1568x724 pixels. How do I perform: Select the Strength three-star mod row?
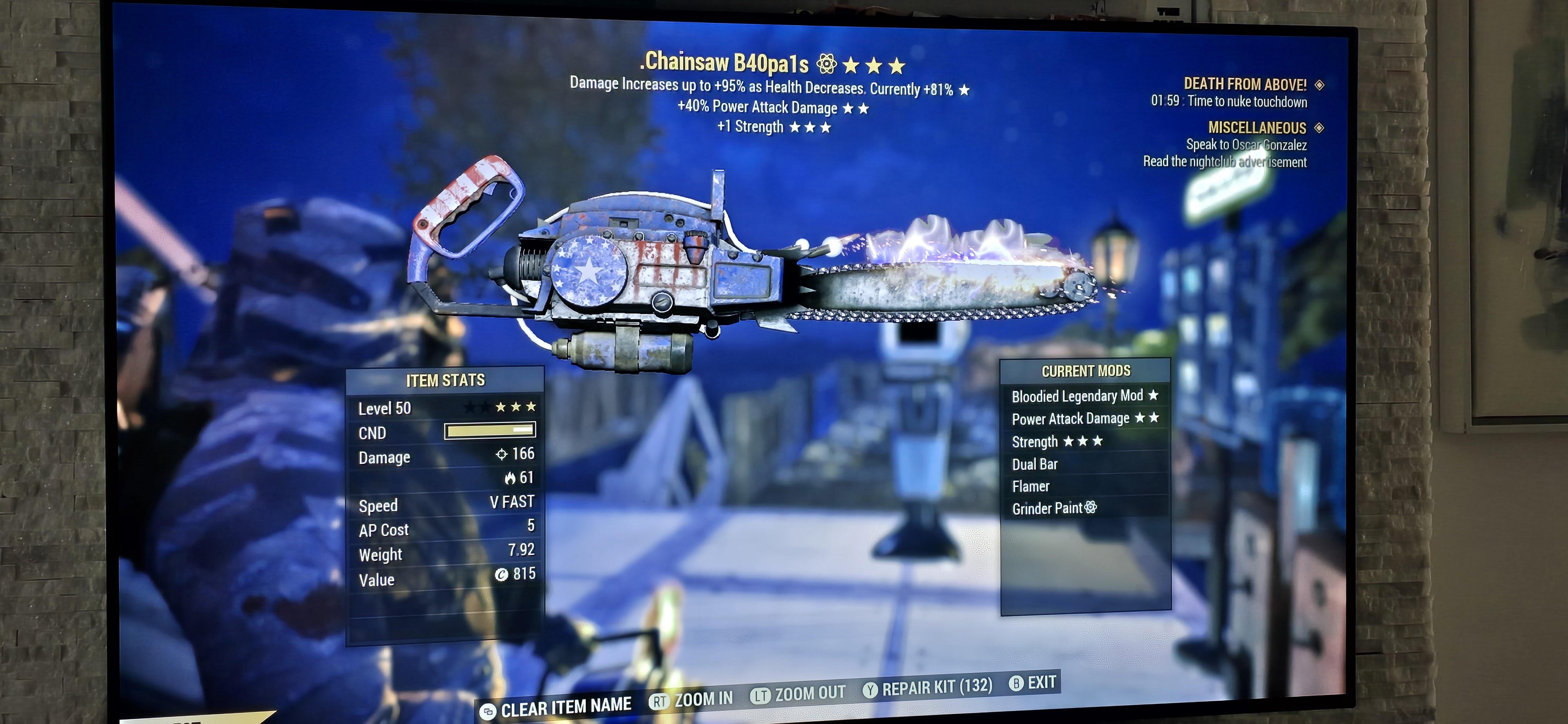point(1057,442)
